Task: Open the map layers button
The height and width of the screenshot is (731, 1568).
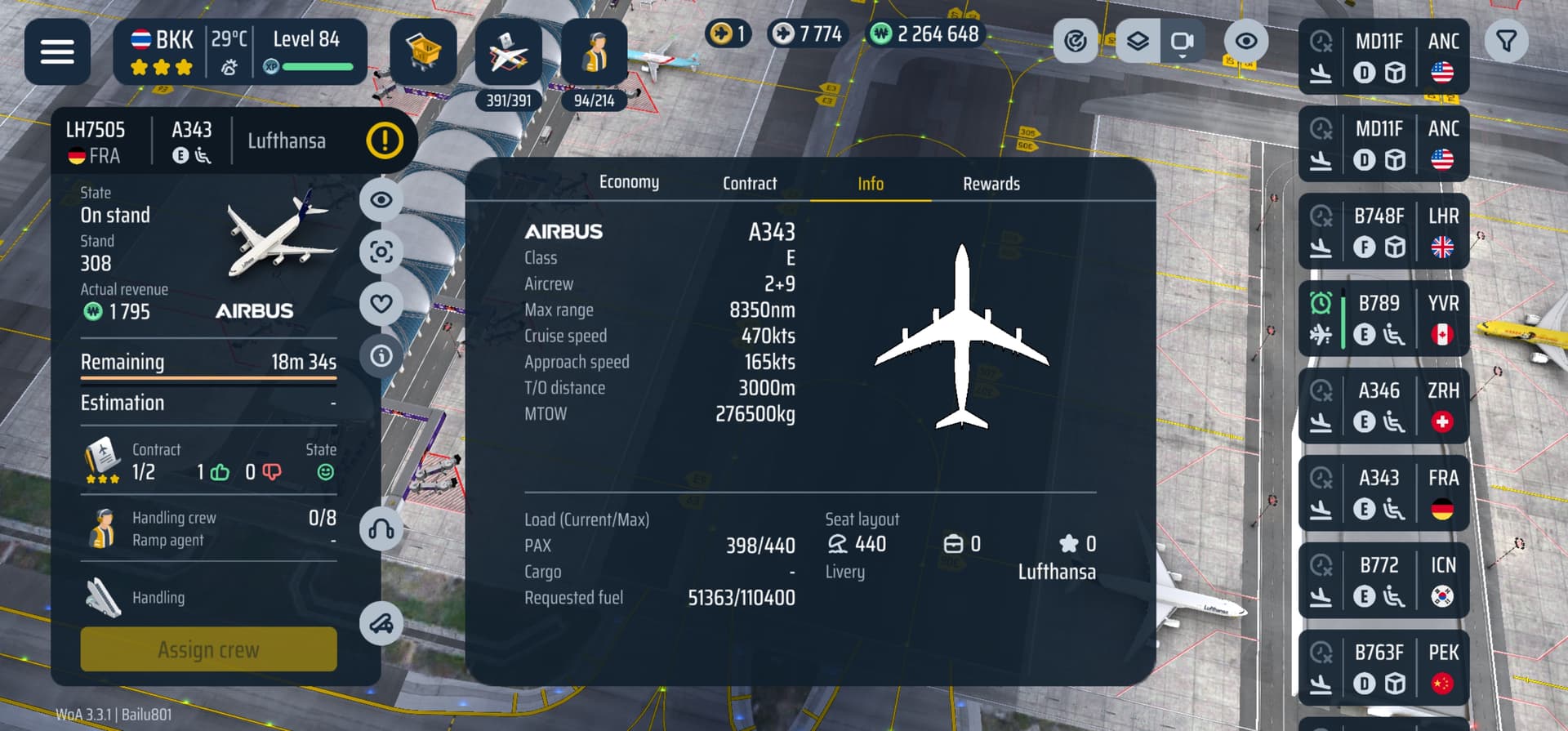Action: pyautogui.click(x=1138, y=41)
